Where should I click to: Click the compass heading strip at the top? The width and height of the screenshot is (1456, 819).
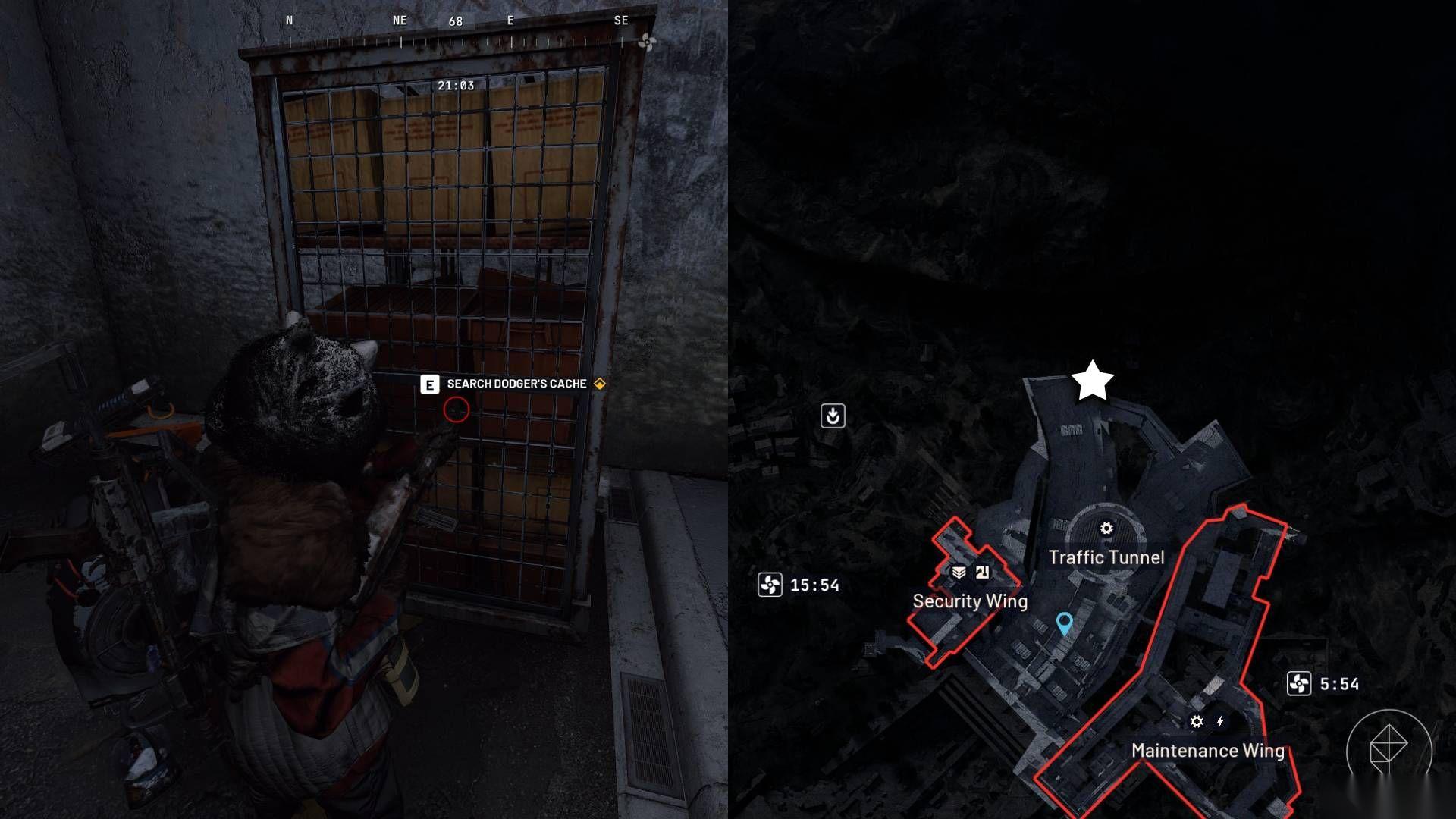coord(455,23)
